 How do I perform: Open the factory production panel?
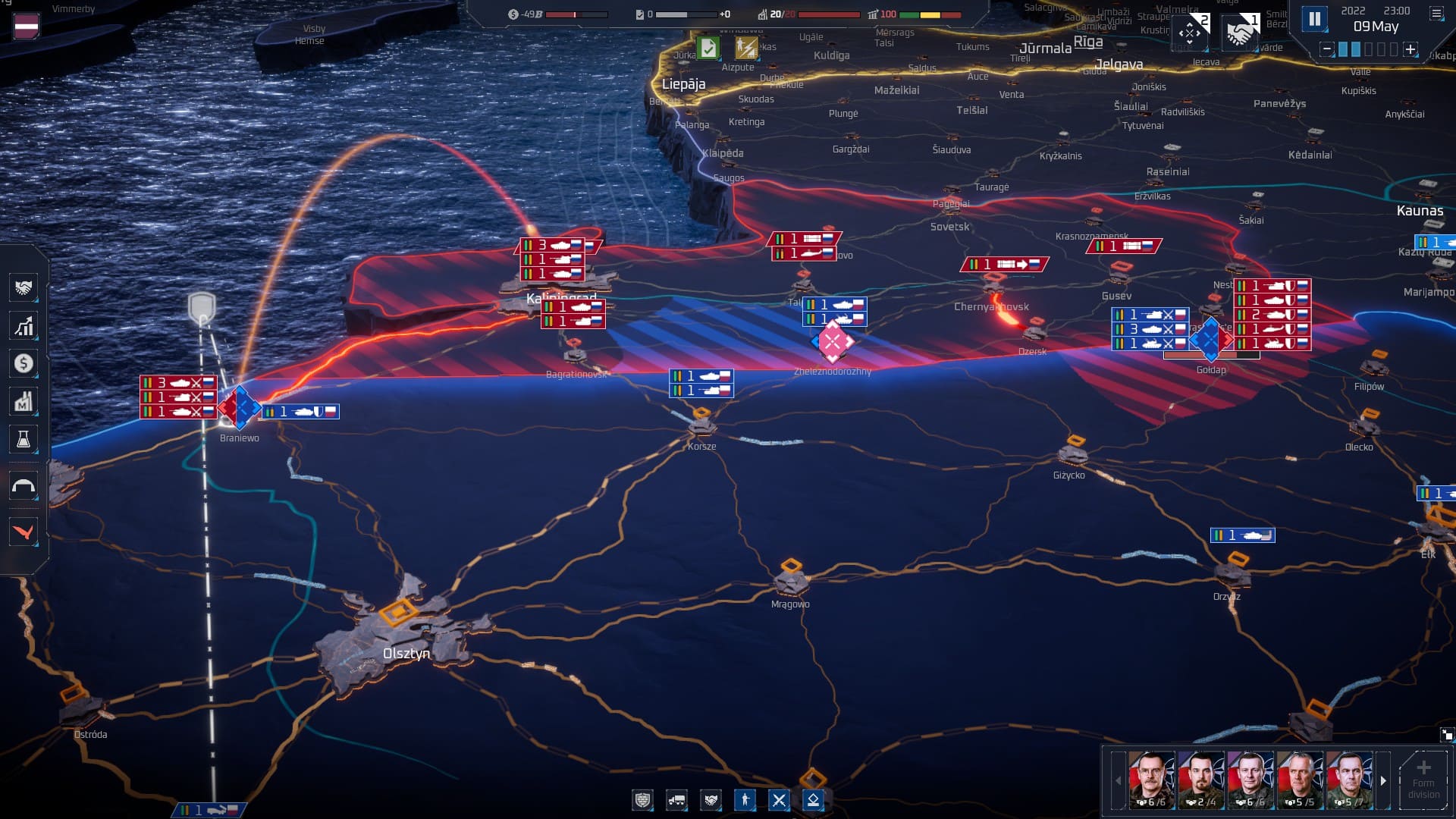point(24,402)
